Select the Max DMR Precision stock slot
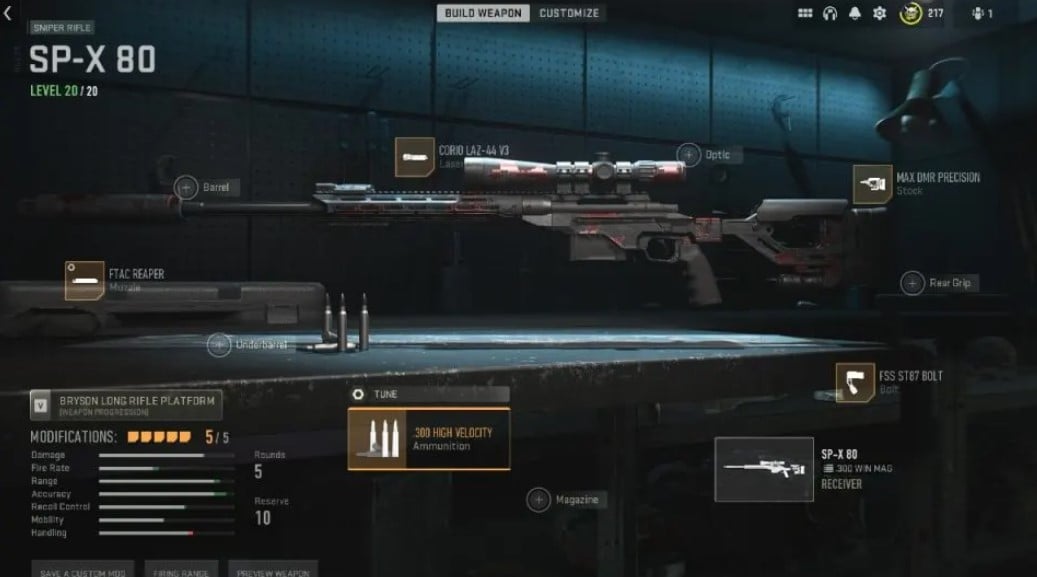The image size is (1037, 577). click(x=872, y=184)
